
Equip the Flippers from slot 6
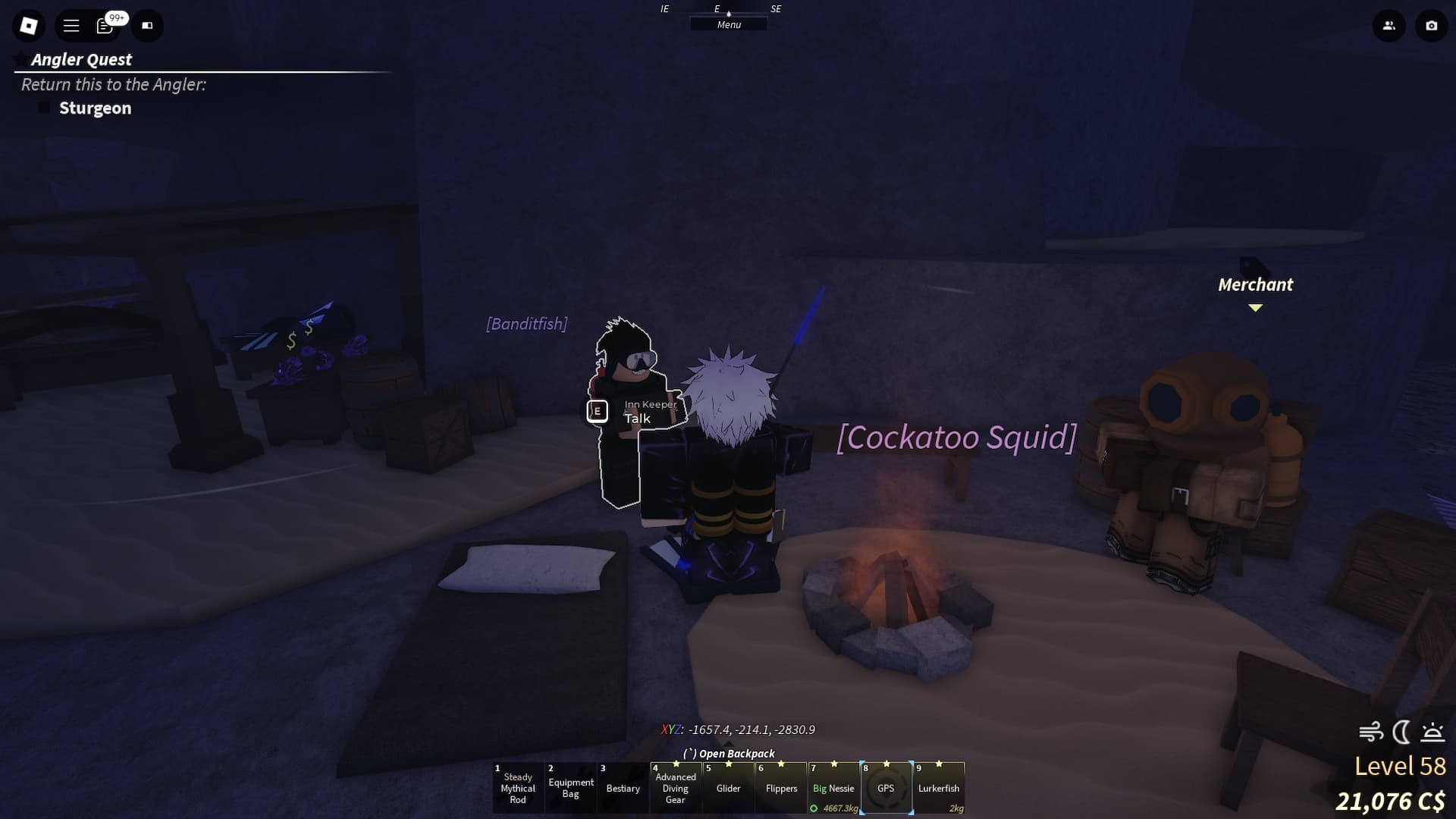pos(781,787)
